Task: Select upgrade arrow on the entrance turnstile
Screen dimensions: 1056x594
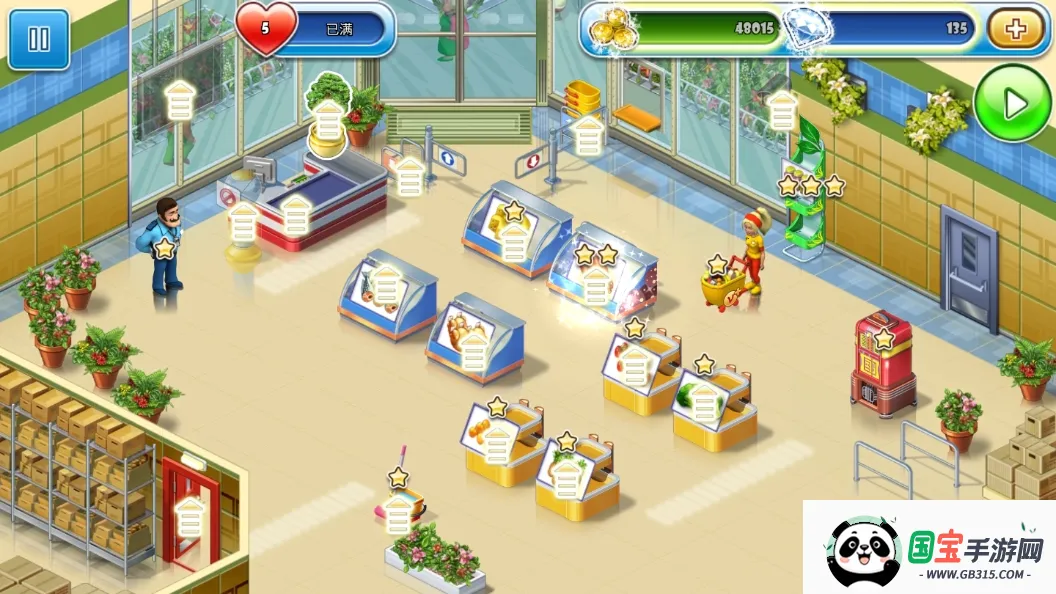Action: pyautogui.click(x=410, y=177)
